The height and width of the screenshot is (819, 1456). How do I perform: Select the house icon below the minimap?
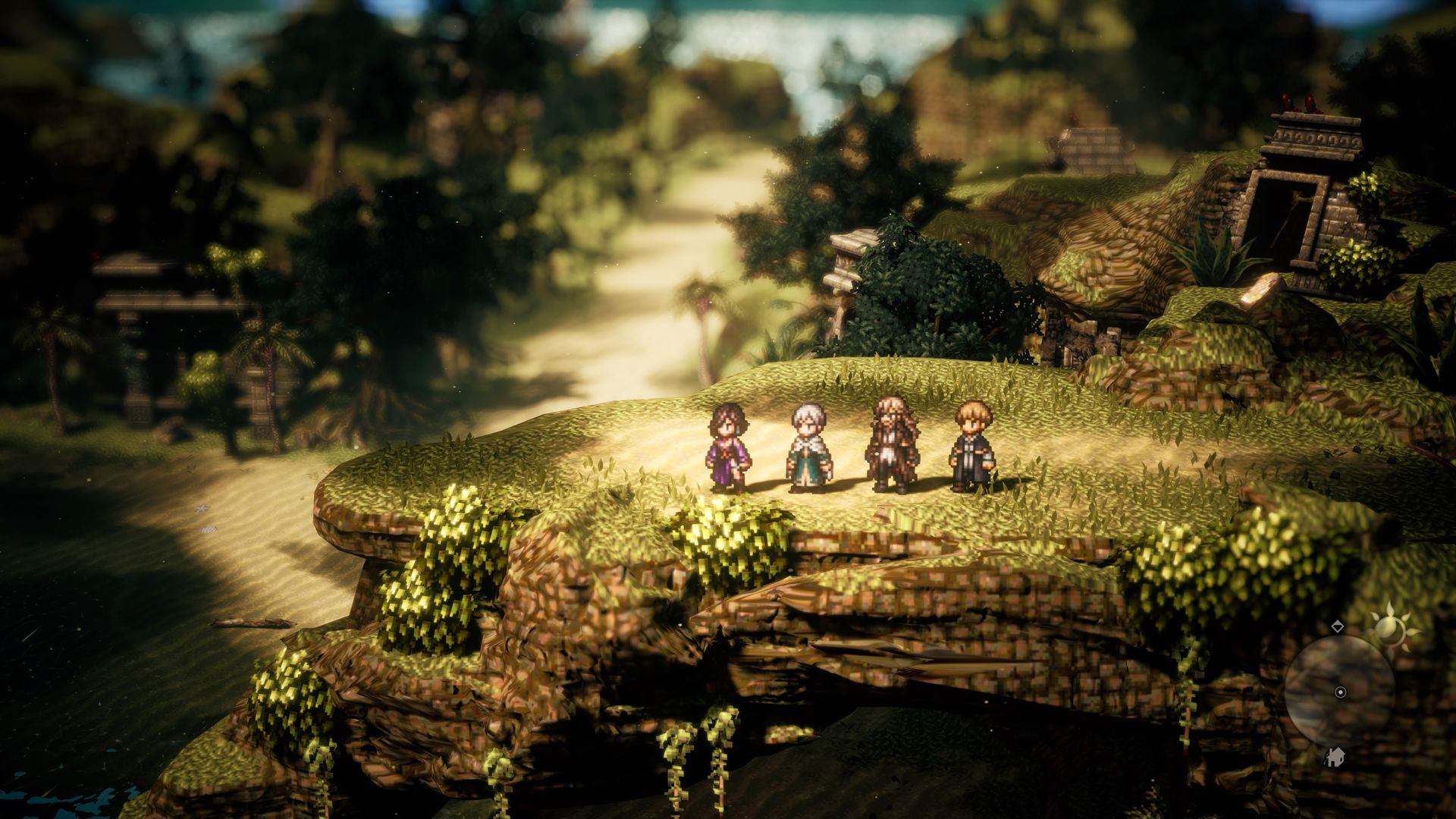pyautogui.click(x=1335, y=761)
